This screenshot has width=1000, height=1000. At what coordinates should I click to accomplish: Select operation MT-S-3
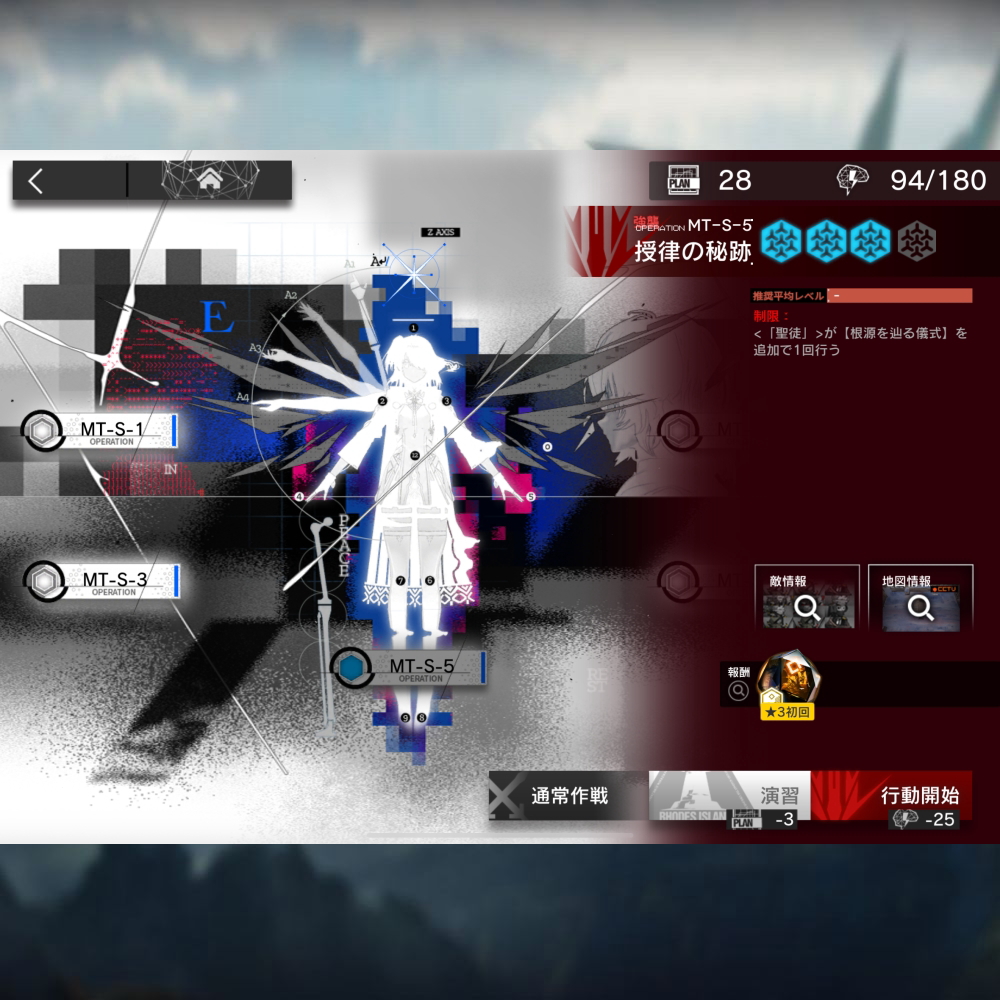(113, 580)
